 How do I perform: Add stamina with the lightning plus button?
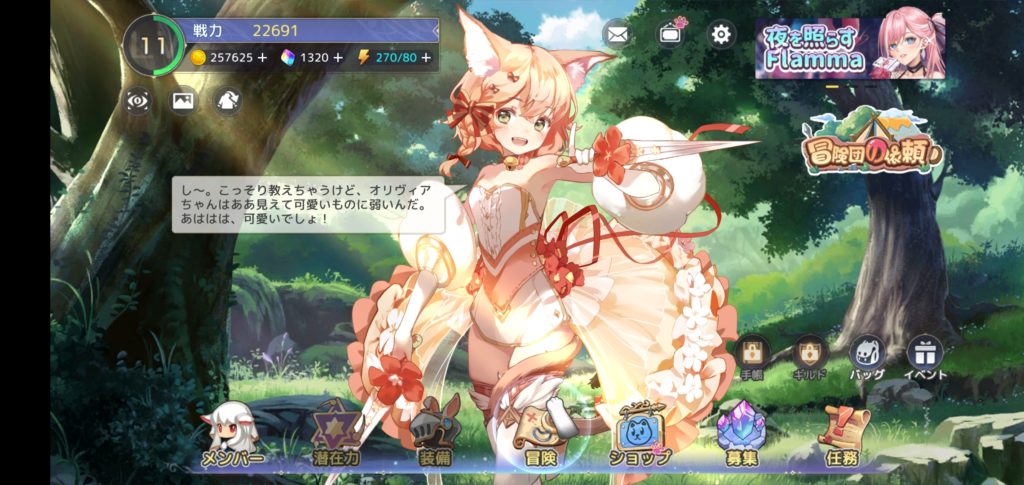point(427,58)
